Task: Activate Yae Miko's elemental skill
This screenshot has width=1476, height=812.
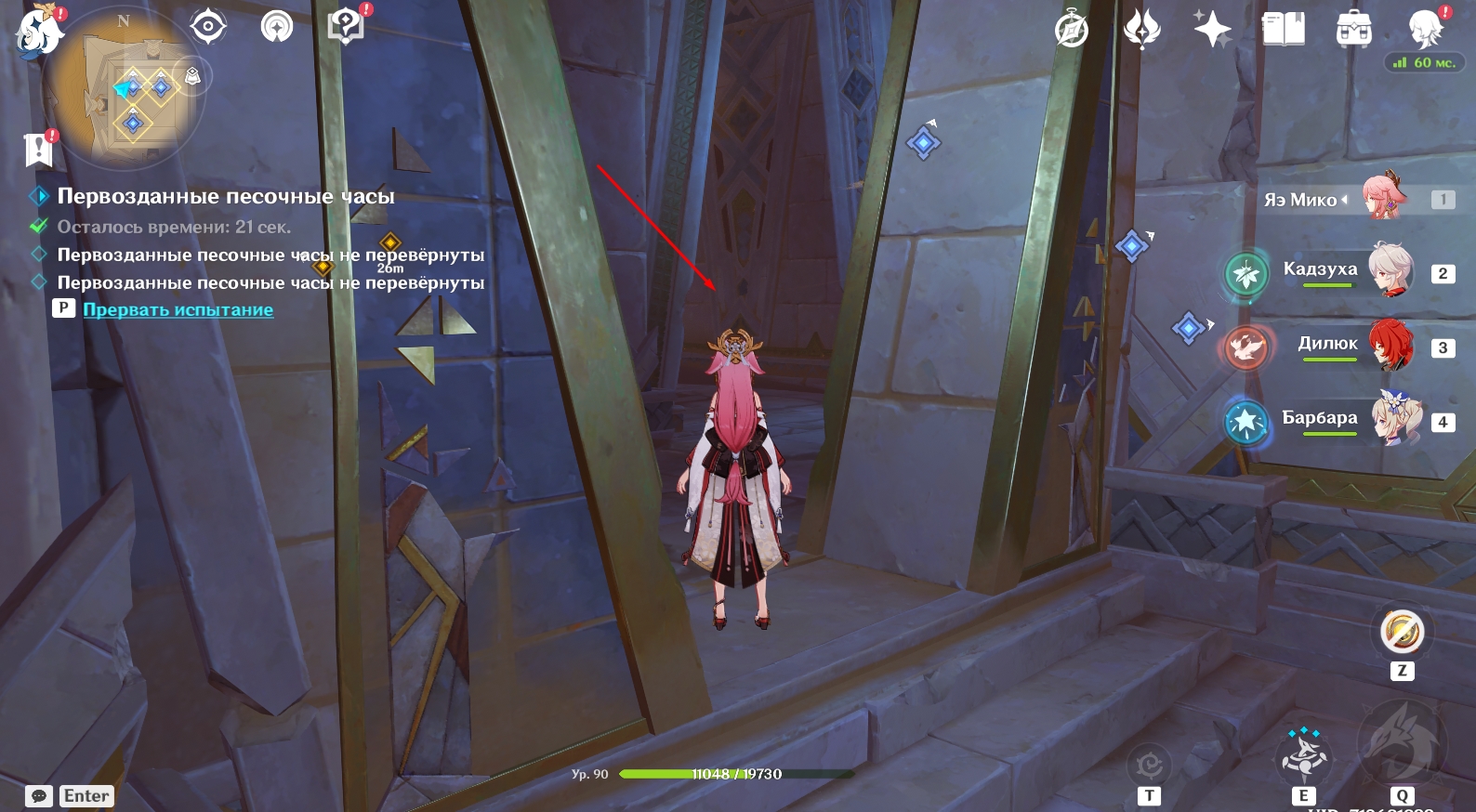Action: (x=1303, y=757)
